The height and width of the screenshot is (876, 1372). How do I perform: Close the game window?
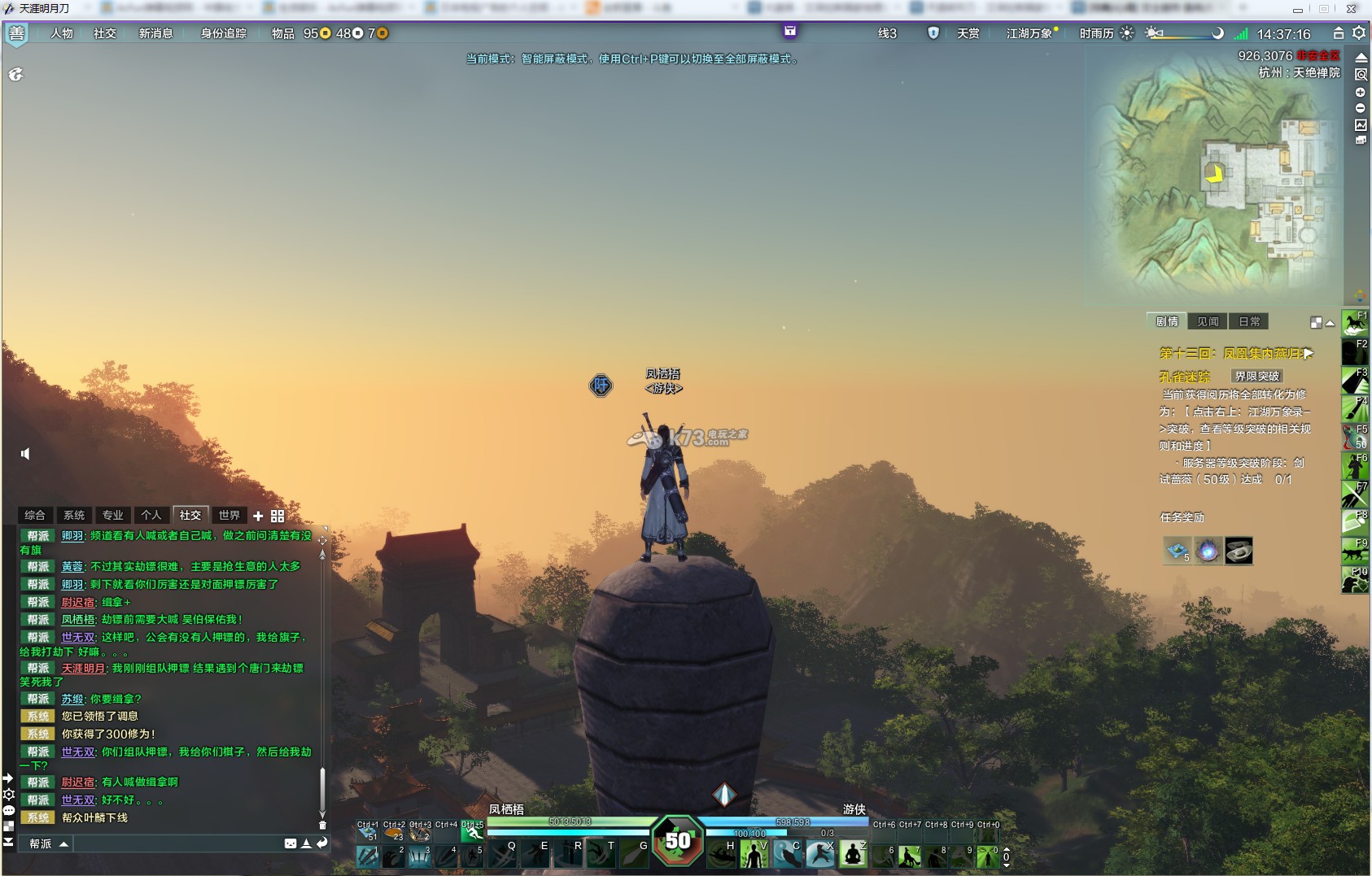(1351, 9)
